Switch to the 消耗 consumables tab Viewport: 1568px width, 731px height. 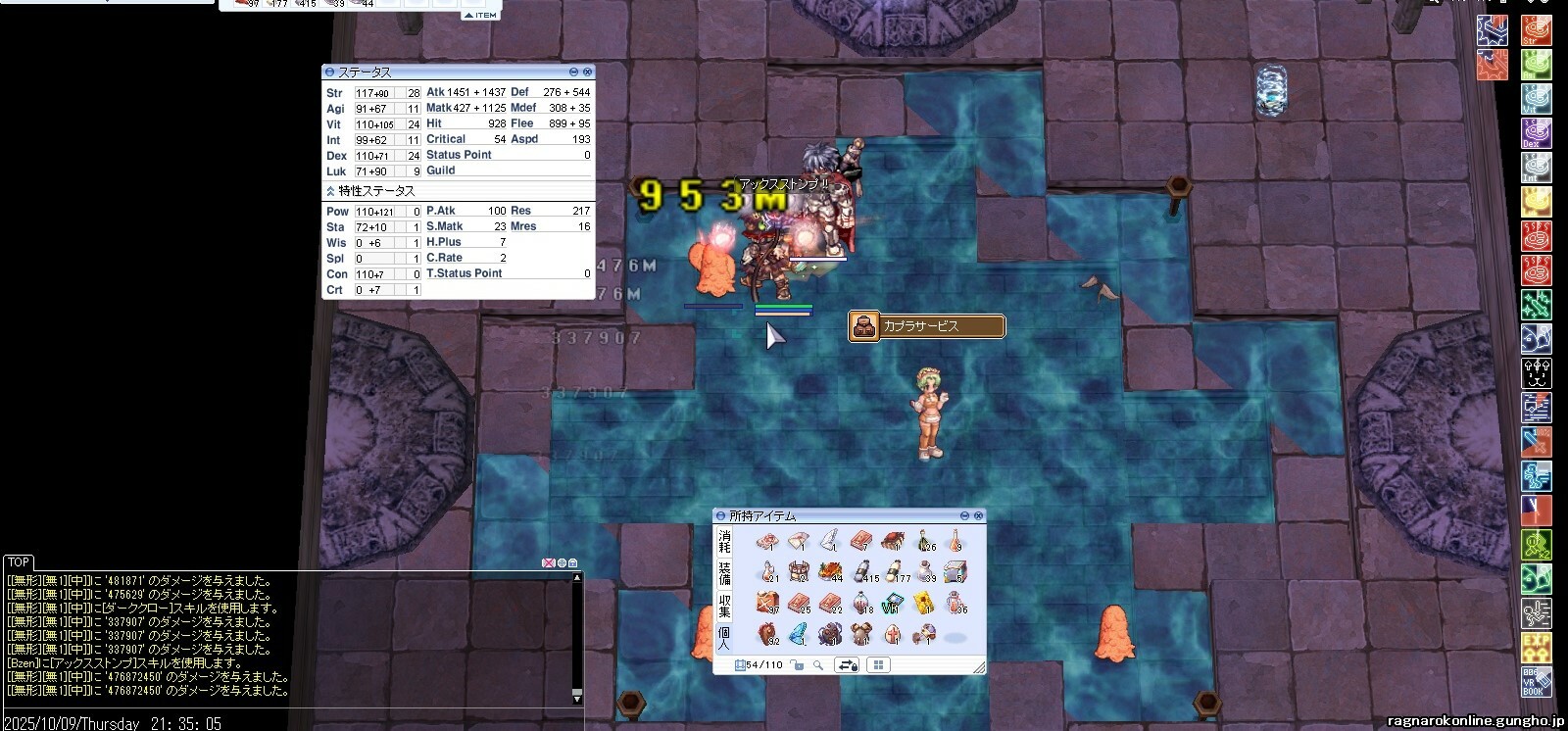[724, 540]
